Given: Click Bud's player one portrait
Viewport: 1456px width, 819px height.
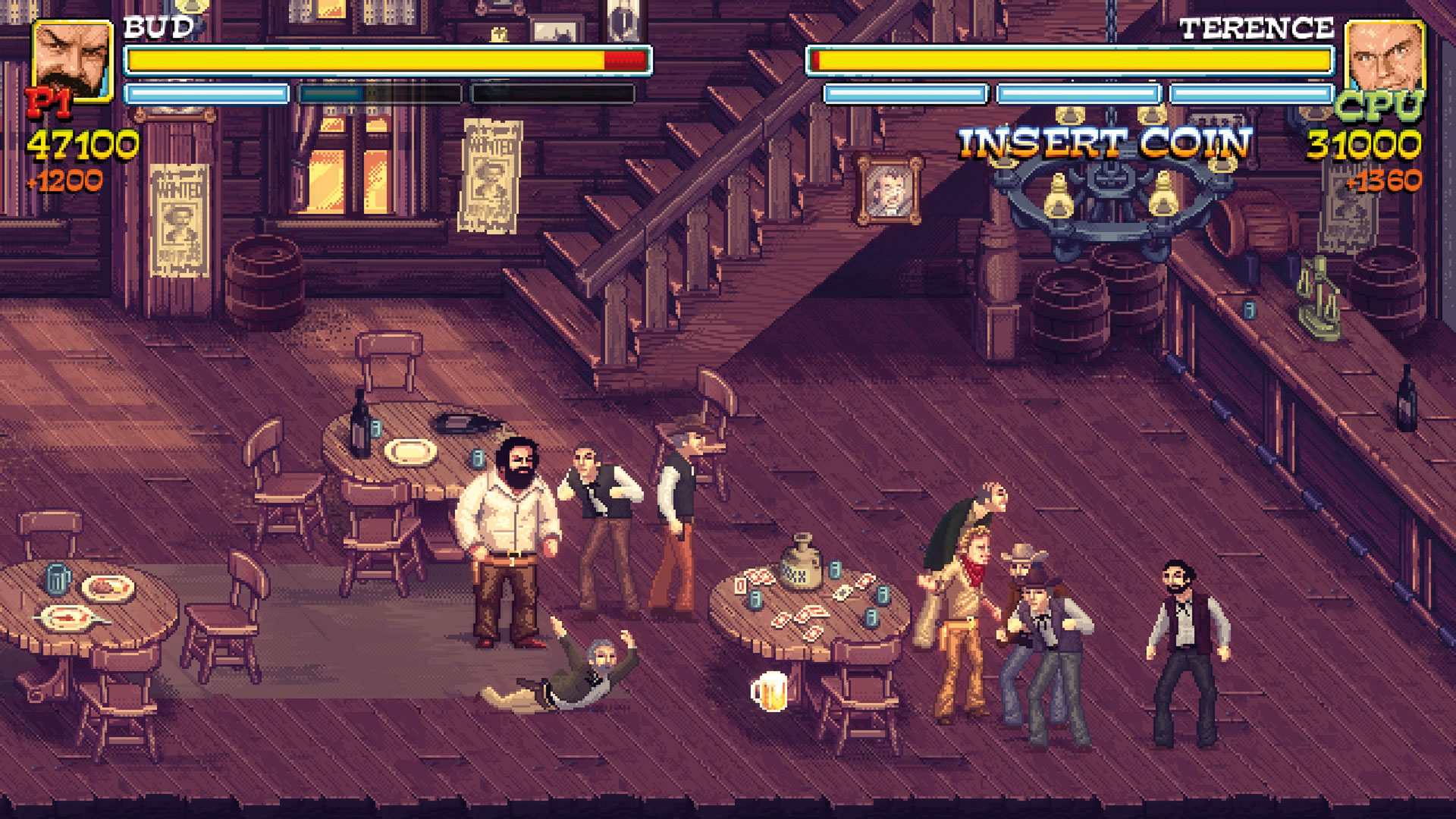Looking at the screenshot, I should point(72,61).
